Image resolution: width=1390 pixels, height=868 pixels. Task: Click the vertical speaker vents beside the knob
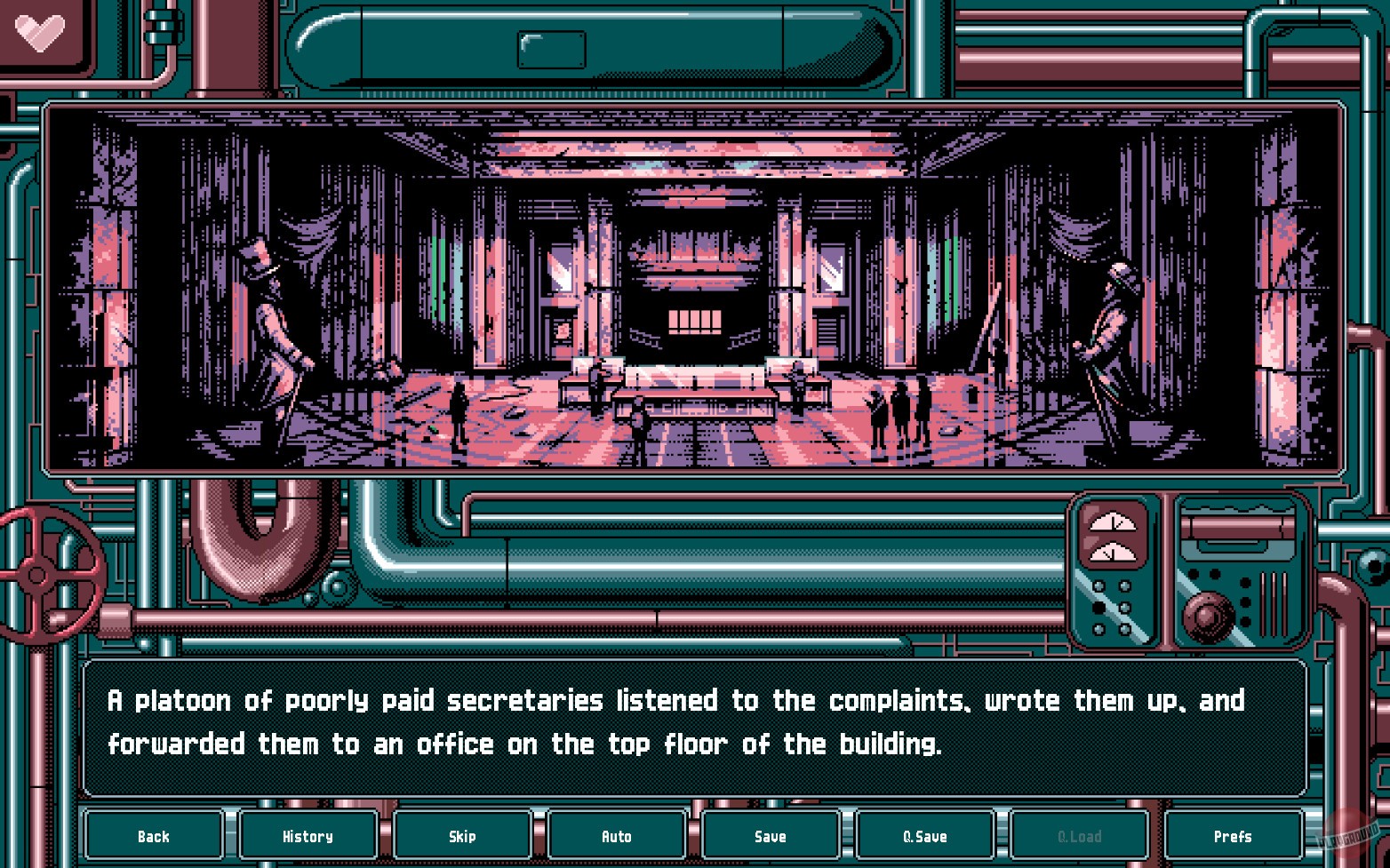click(1274, 602)
